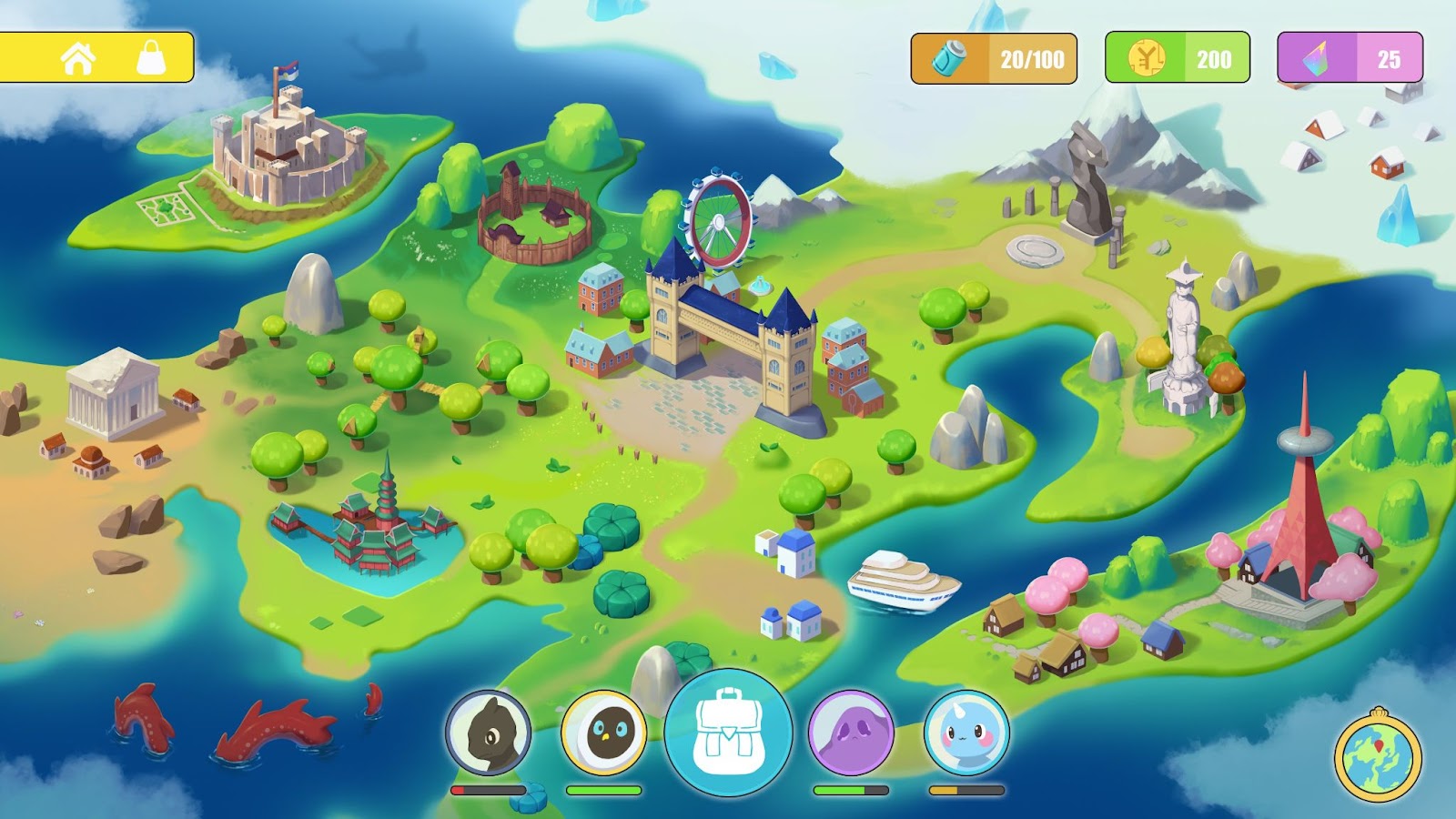Select the purple blob creature portrait

pyautogui.click(x=851, y=733)
